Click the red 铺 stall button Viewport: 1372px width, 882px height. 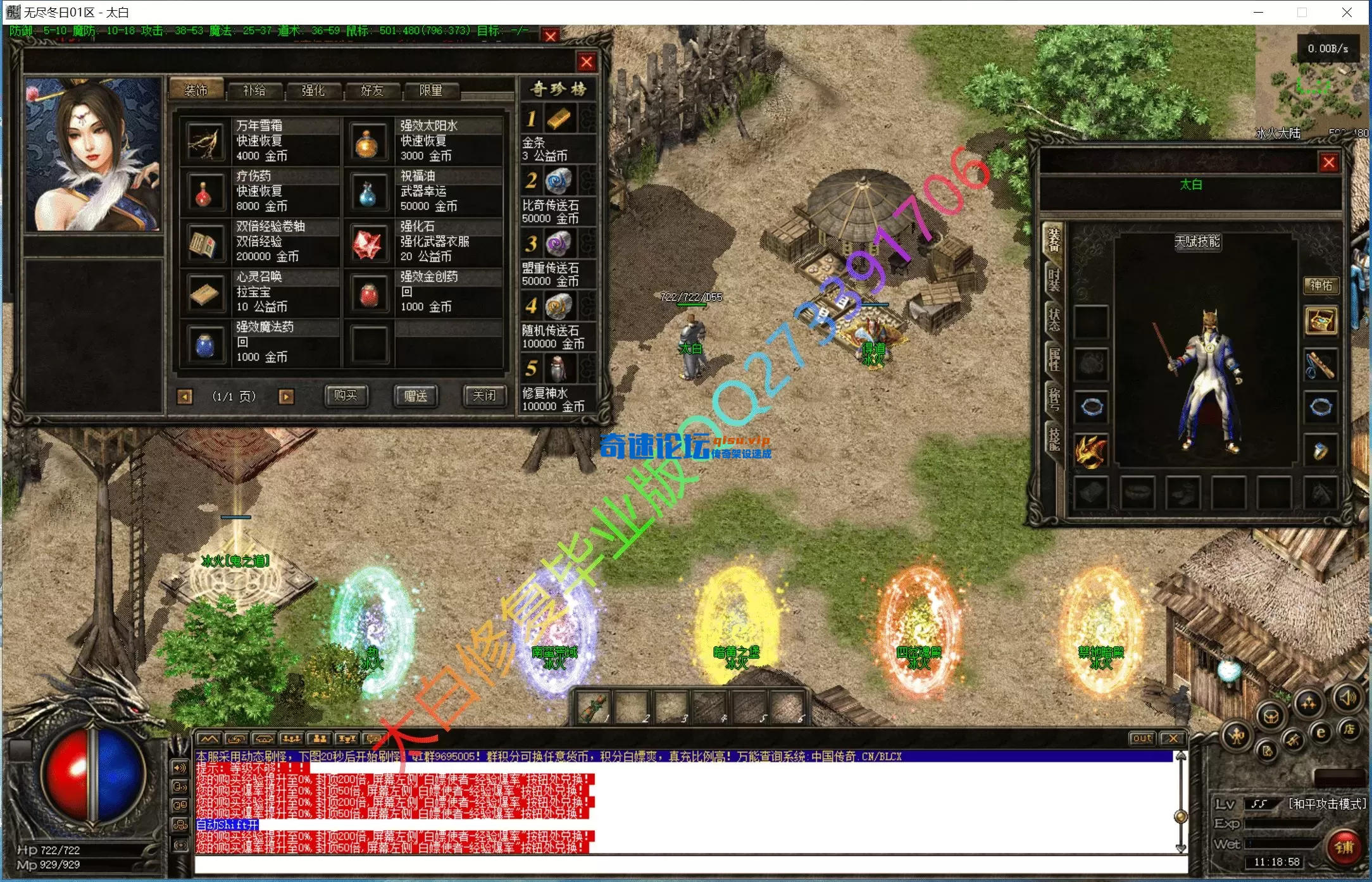(x=1344, y=848)
